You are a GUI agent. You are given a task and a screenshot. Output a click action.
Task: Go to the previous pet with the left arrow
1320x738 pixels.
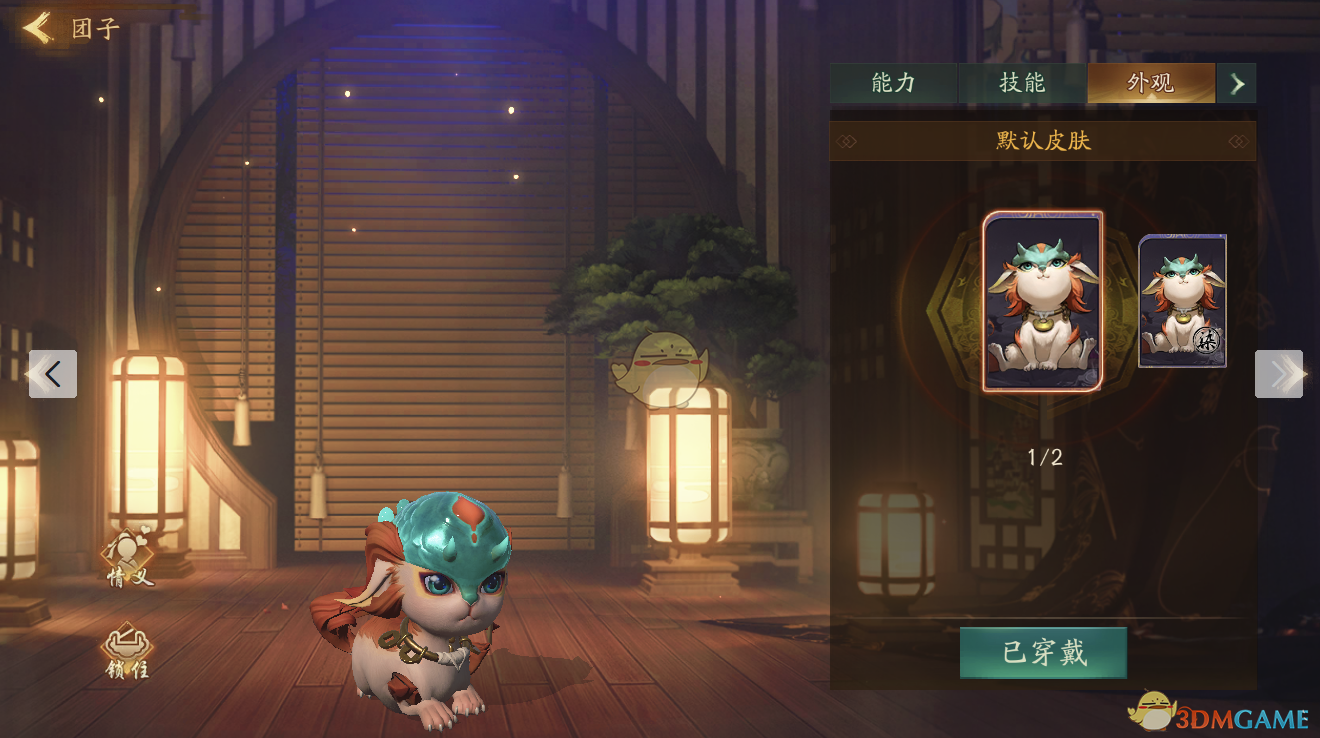53,374
